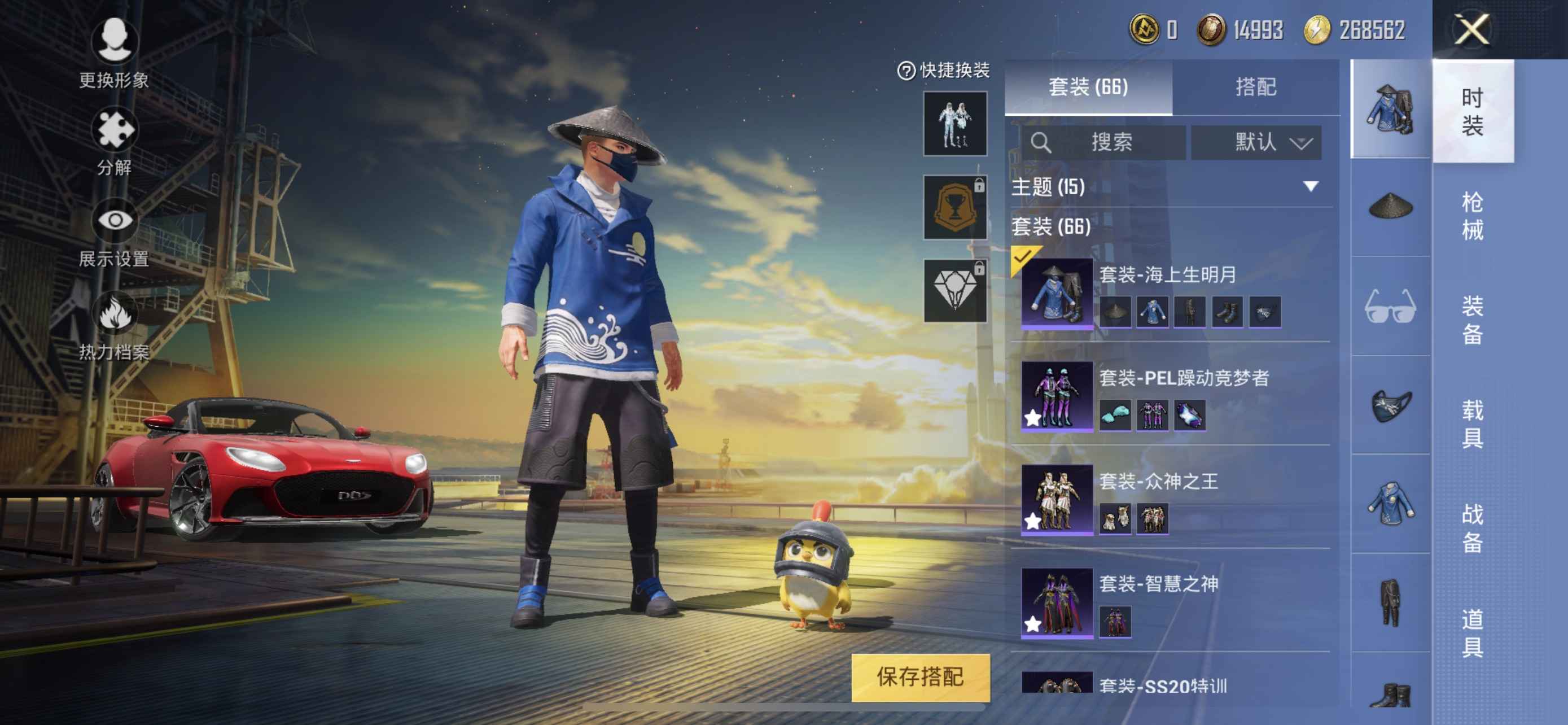Open 展示设置 display settings
The height and width of the screenshot is (725, 1568).
[114, 232]
